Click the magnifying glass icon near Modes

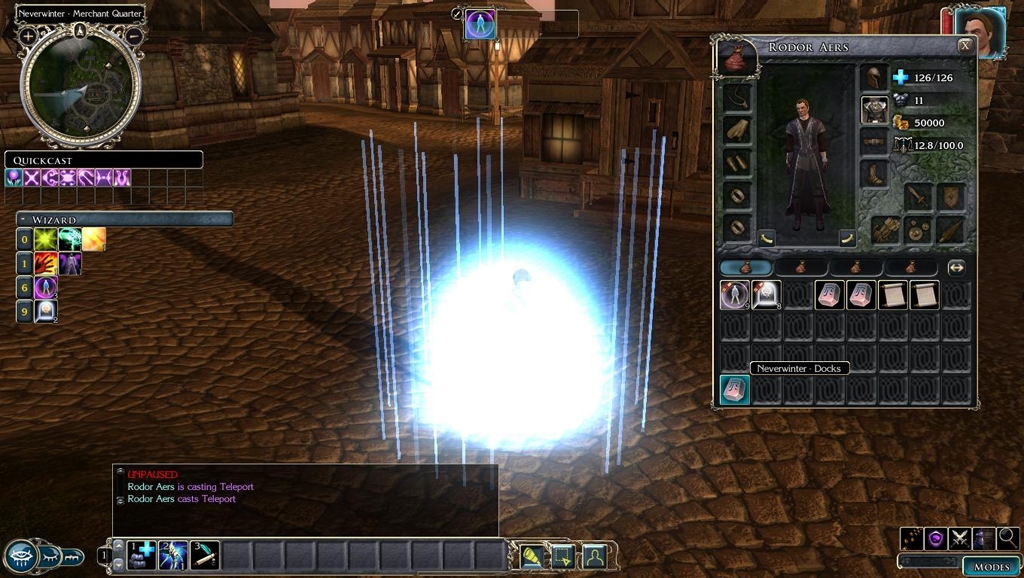click(1007, 539)
